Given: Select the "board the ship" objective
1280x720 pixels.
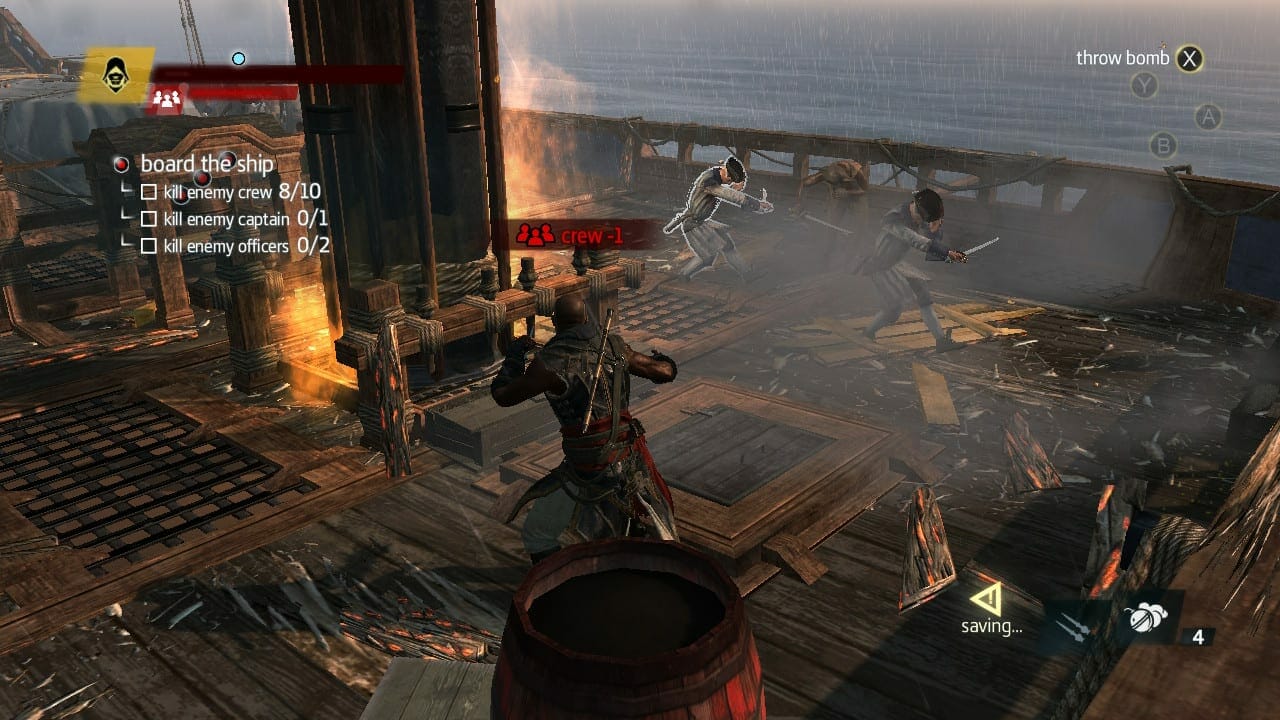Looking at the screenshot, I should click(x=206, y=164).
